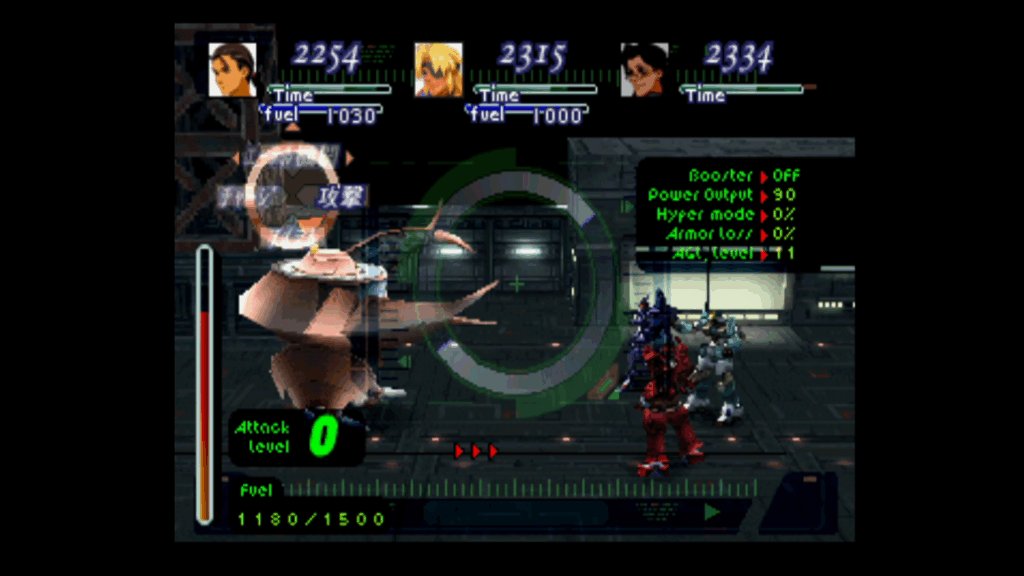This screenshot has height=576, width=1024.
Task: Select the blond eyepatch pilot's portrait
Action: [439, 70]
